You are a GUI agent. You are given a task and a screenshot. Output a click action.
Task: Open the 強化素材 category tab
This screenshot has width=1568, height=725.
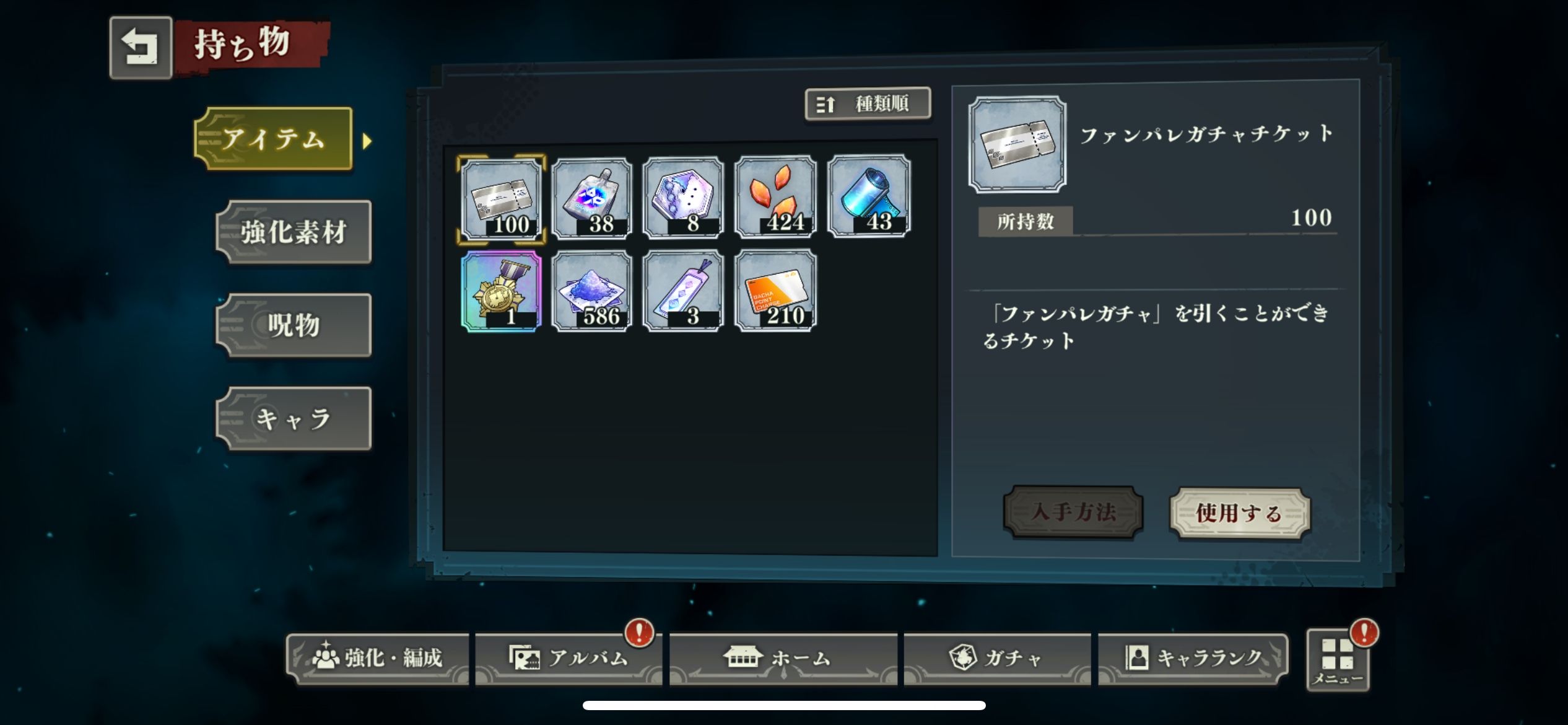click(x=294, y=232)
